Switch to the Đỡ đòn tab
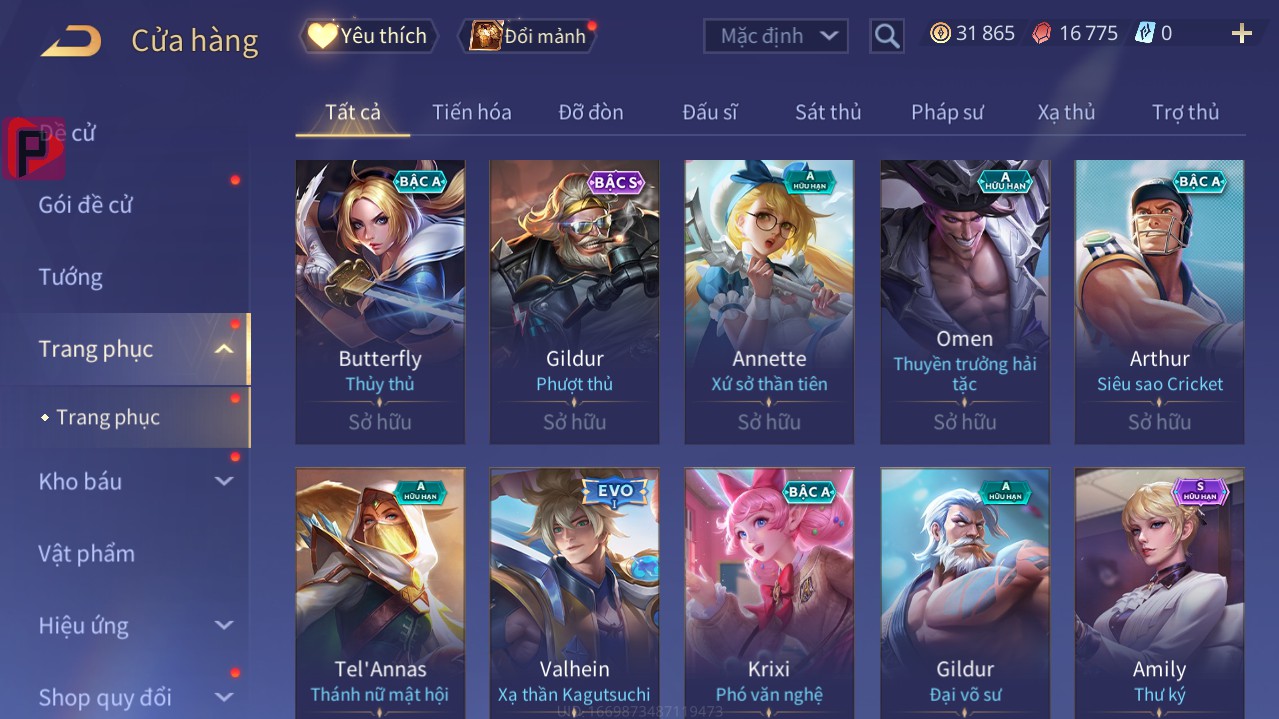Viewport: 1279px width, 719px height. point(591,112)
